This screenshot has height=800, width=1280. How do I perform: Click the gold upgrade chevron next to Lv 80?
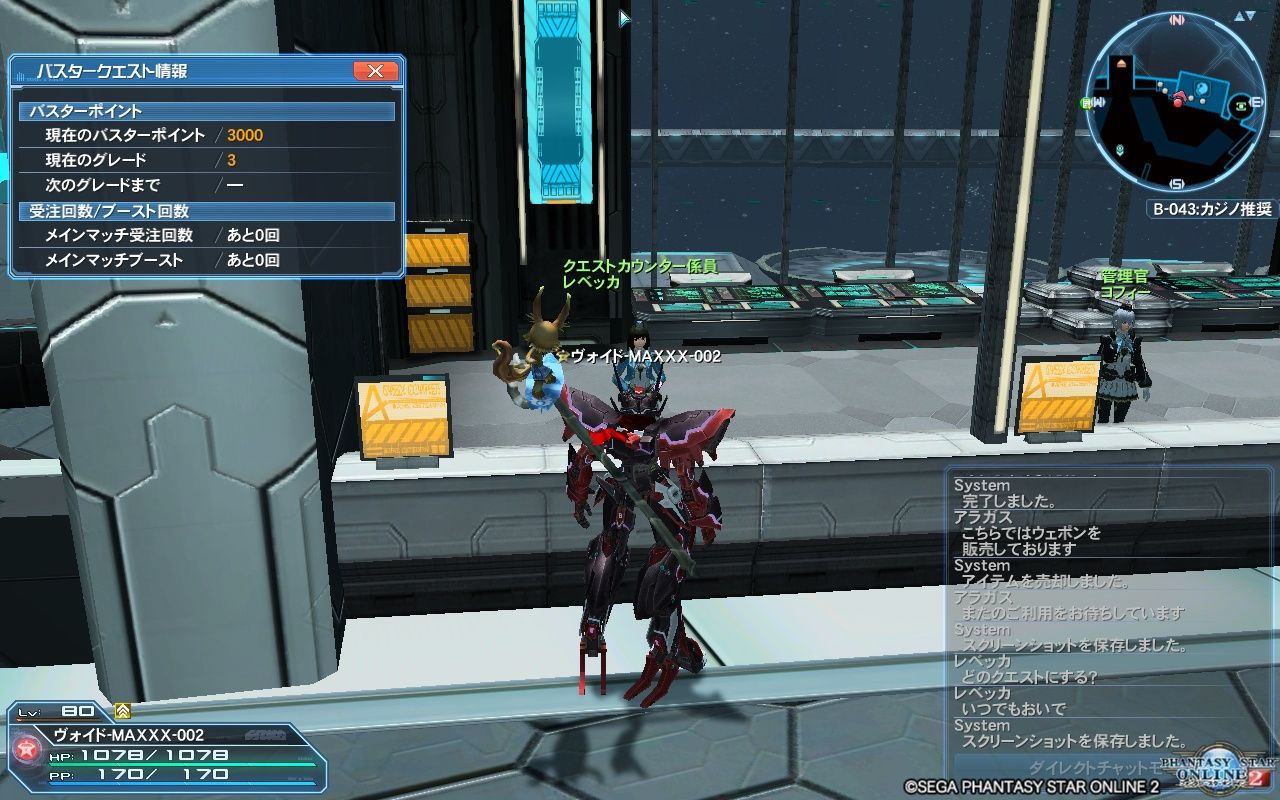pyautogui.click(x=122, y=711)
